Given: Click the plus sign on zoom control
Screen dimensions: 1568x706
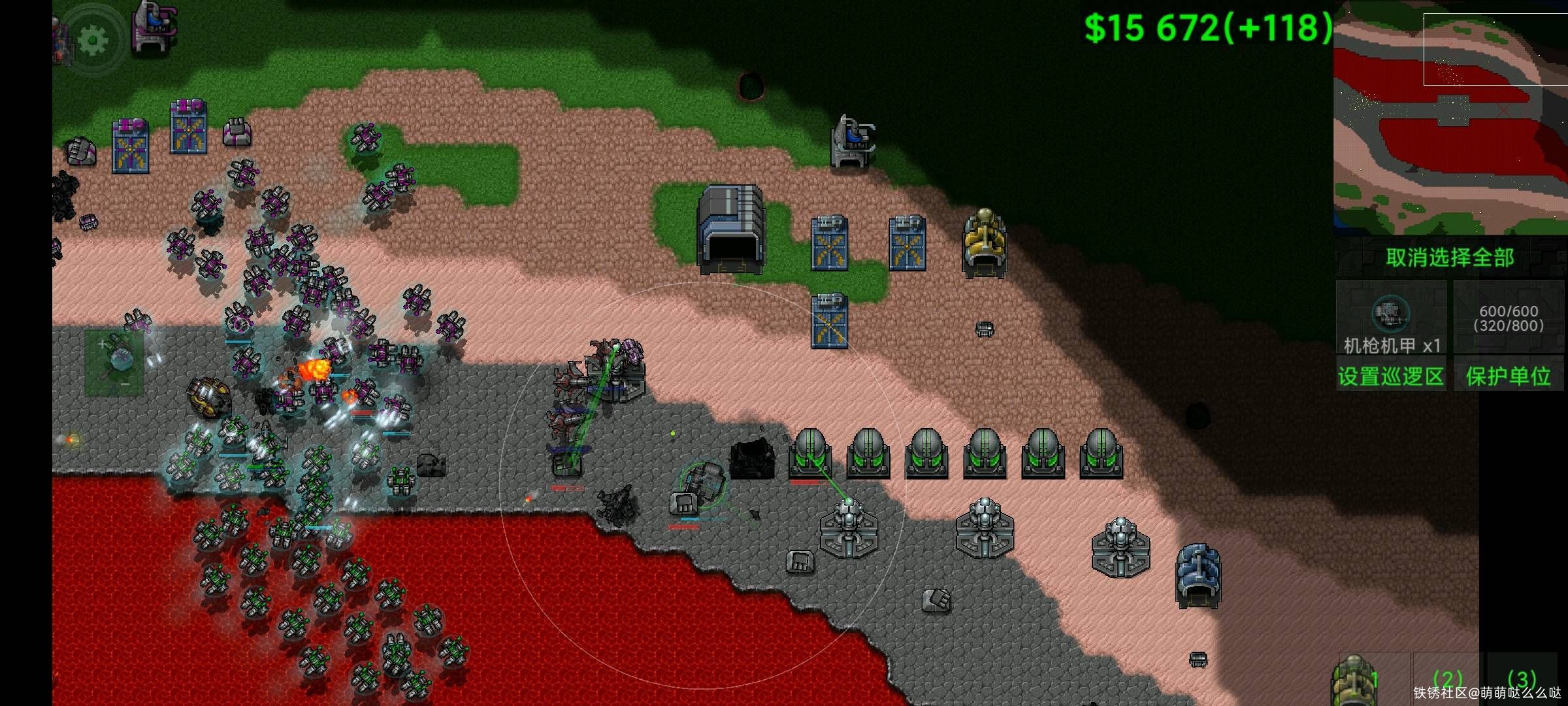Looking at the screenshot, I should coord(102,343).
